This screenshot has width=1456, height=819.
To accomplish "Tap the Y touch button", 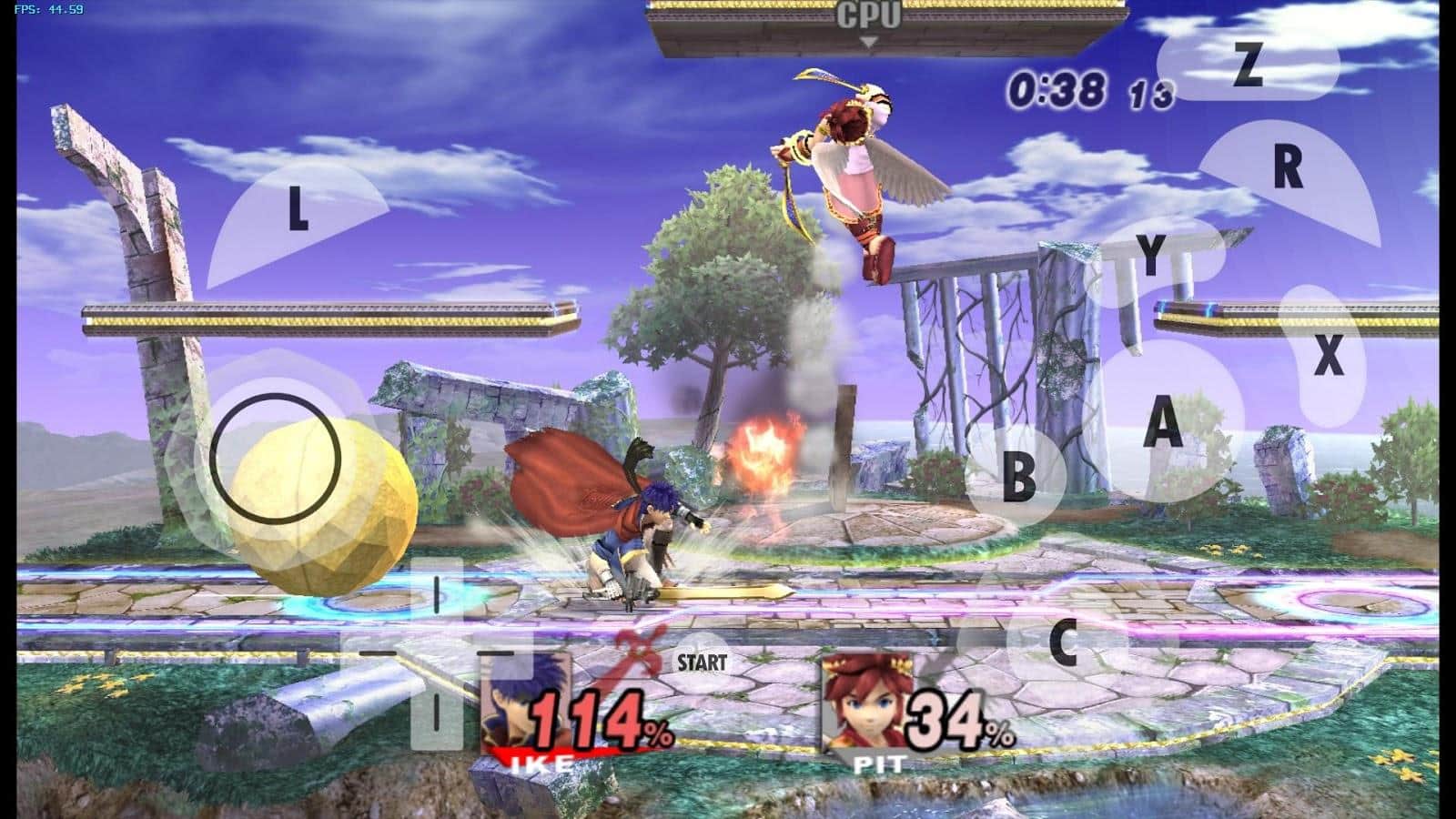I will (1152, 256).
